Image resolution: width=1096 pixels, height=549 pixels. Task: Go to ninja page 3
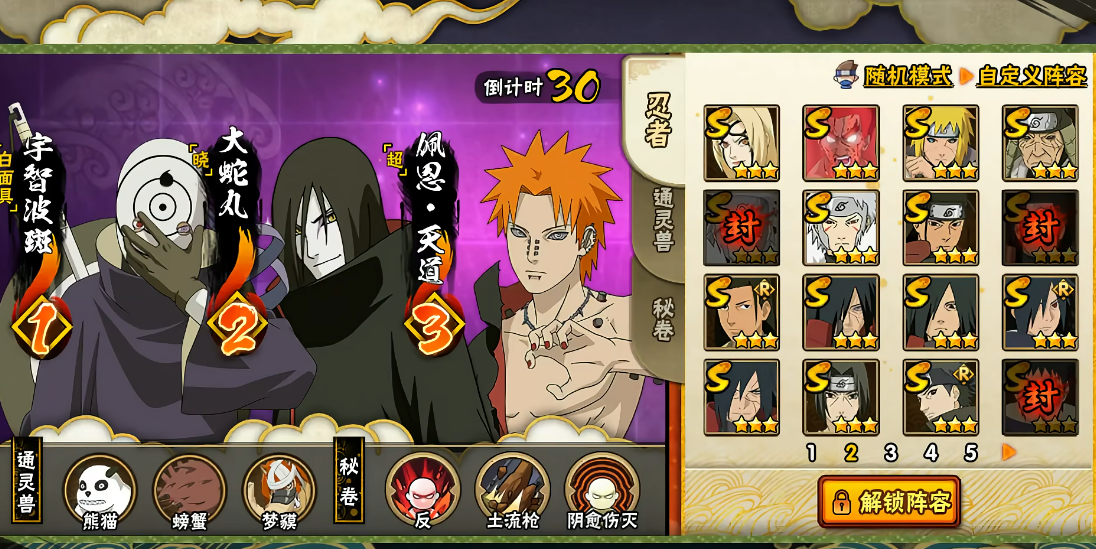[x=890, y=453]
